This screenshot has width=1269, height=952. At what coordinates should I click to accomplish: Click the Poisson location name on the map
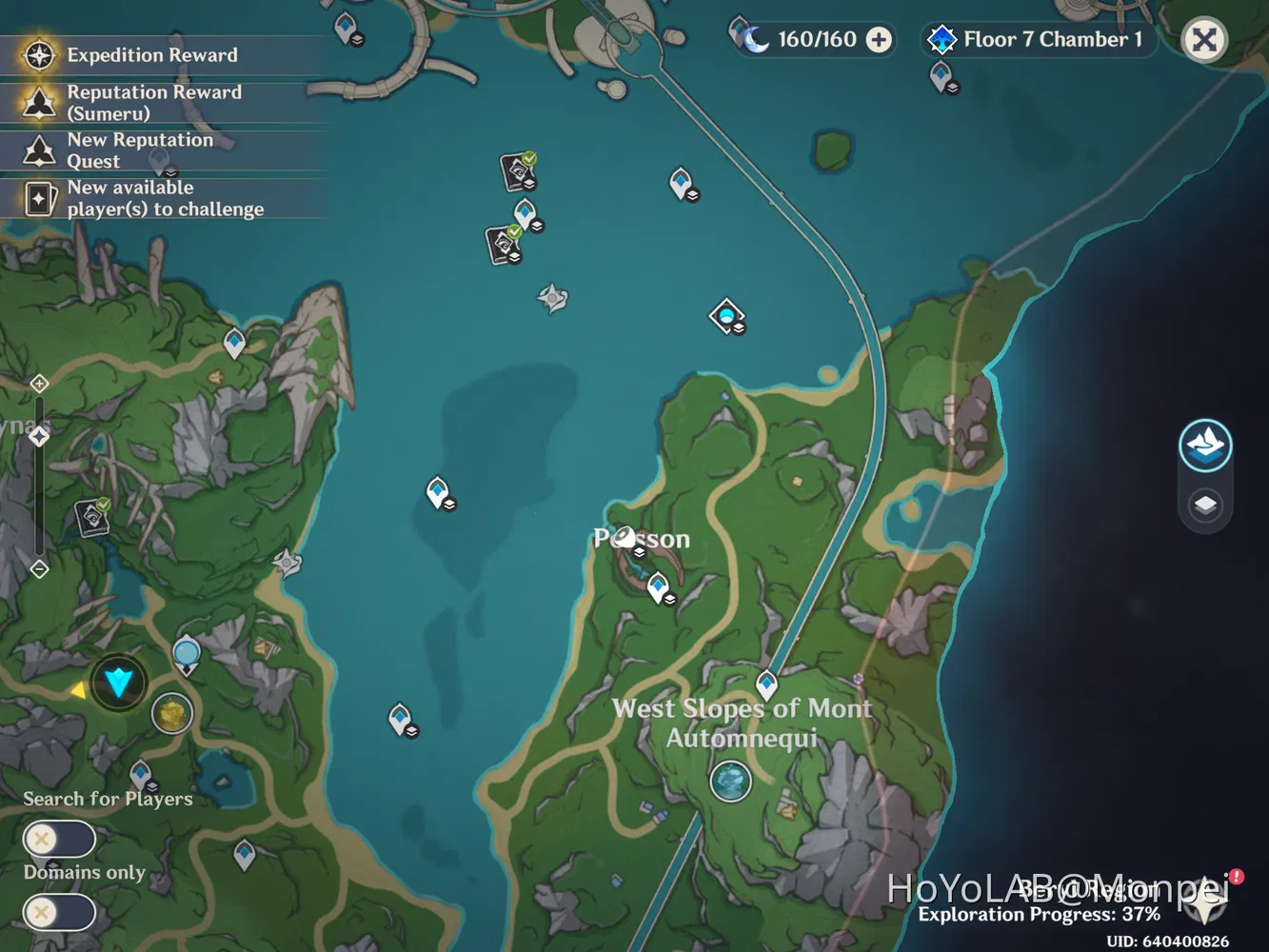(641, 539)
